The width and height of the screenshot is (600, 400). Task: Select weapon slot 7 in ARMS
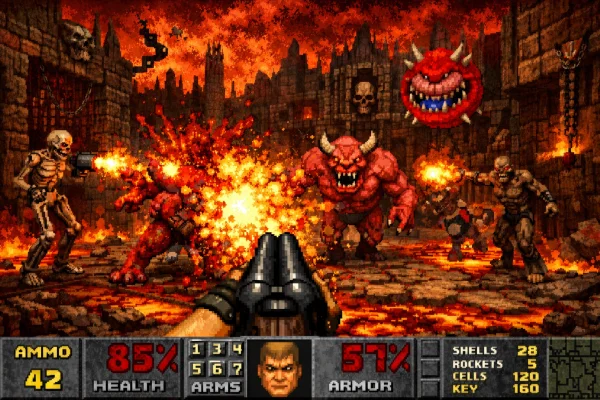tap(236, 368)
